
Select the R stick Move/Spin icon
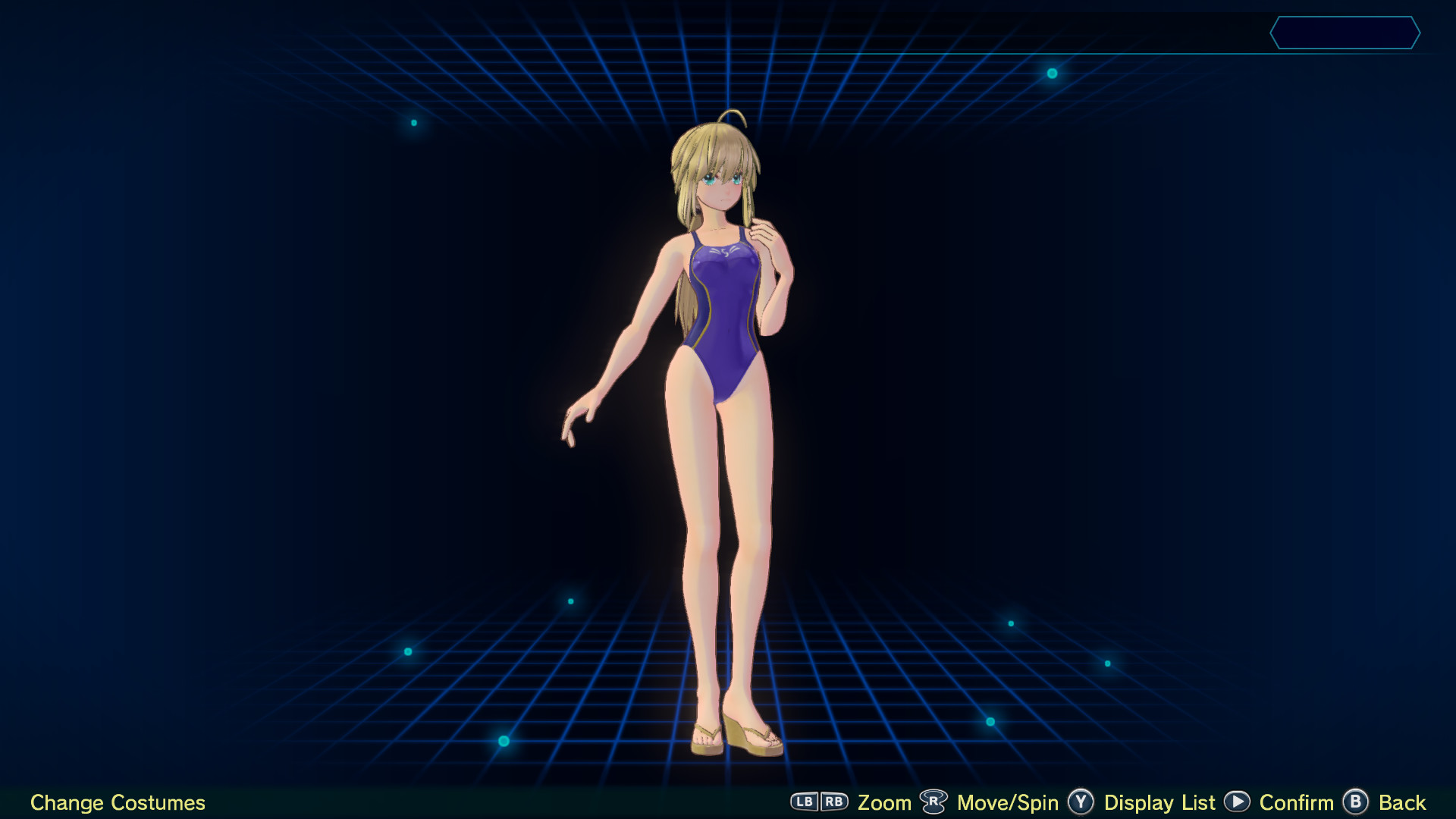[935, 801]
